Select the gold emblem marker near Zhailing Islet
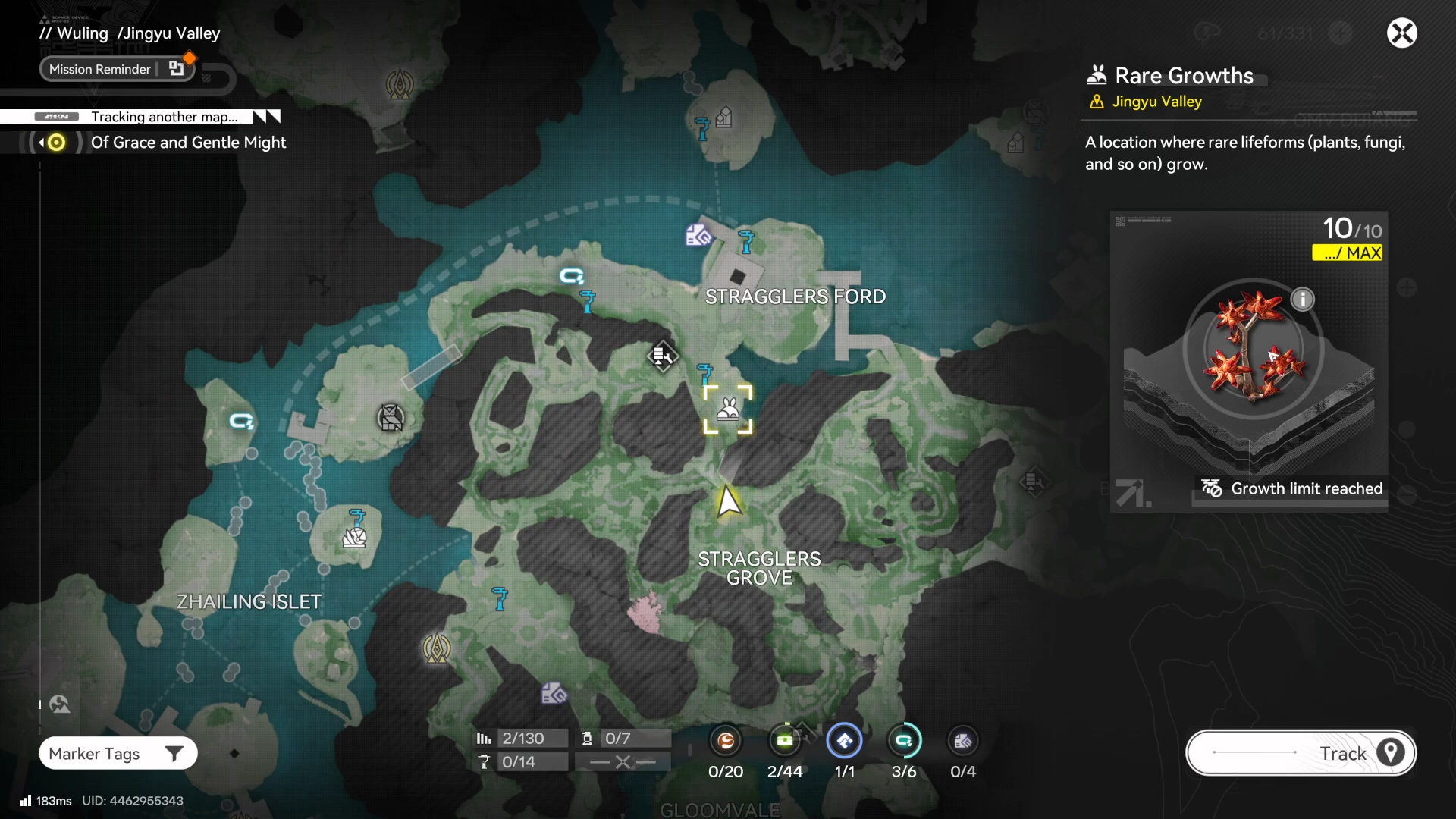Screen dimensions: 1456x819 (437, 648)
